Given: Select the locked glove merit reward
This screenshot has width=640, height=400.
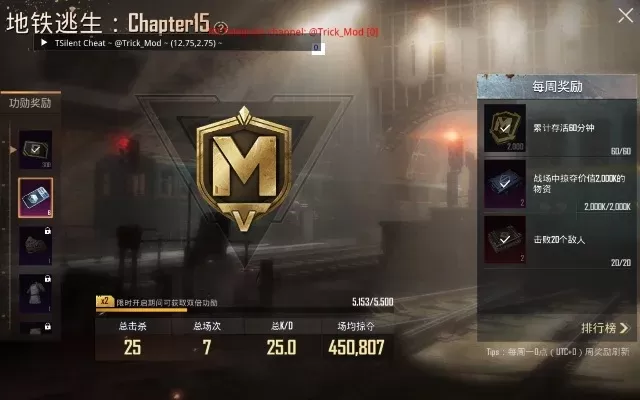Looking at the screenshot, I should tap(35, 245).
